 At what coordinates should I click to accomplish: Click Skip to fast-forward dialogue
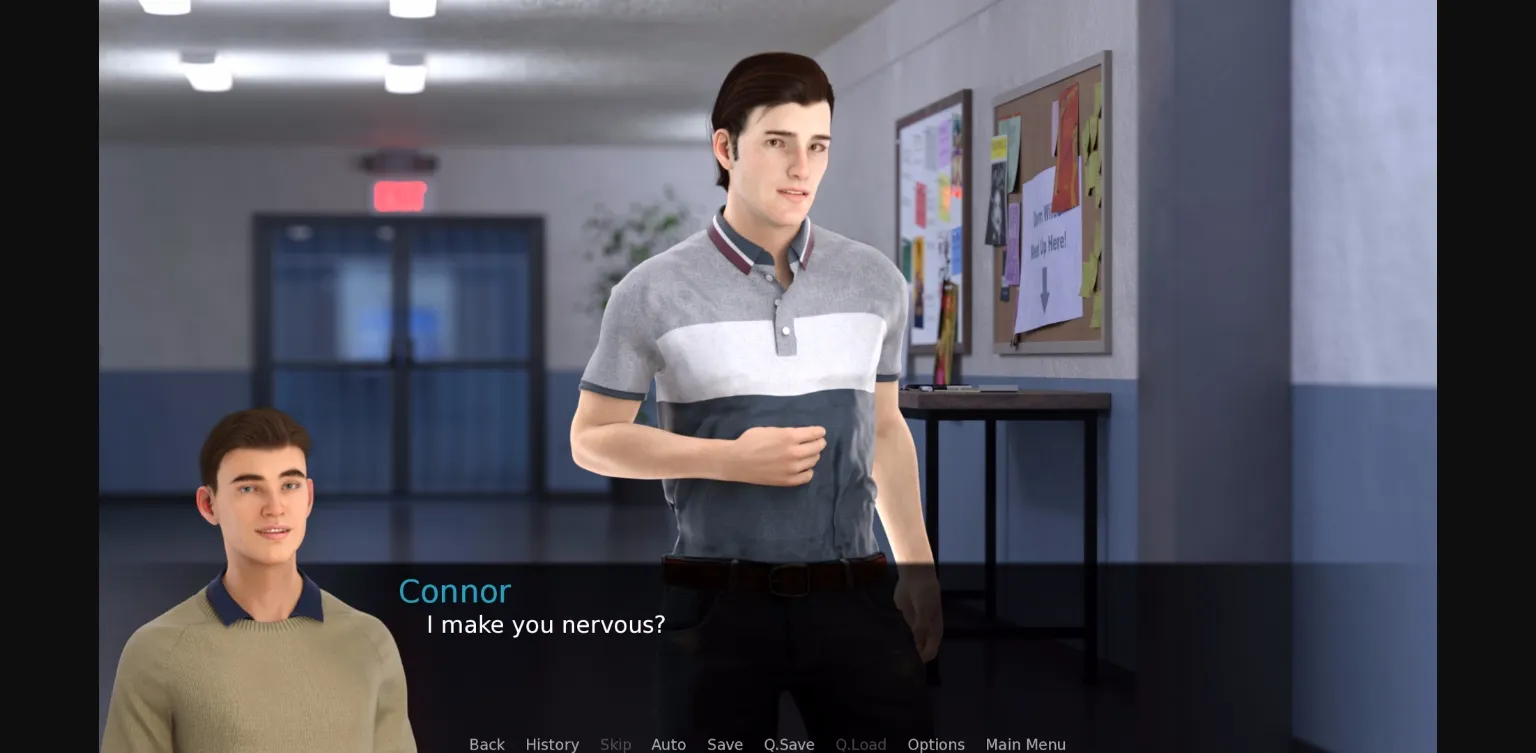click(x=615, y=744)
